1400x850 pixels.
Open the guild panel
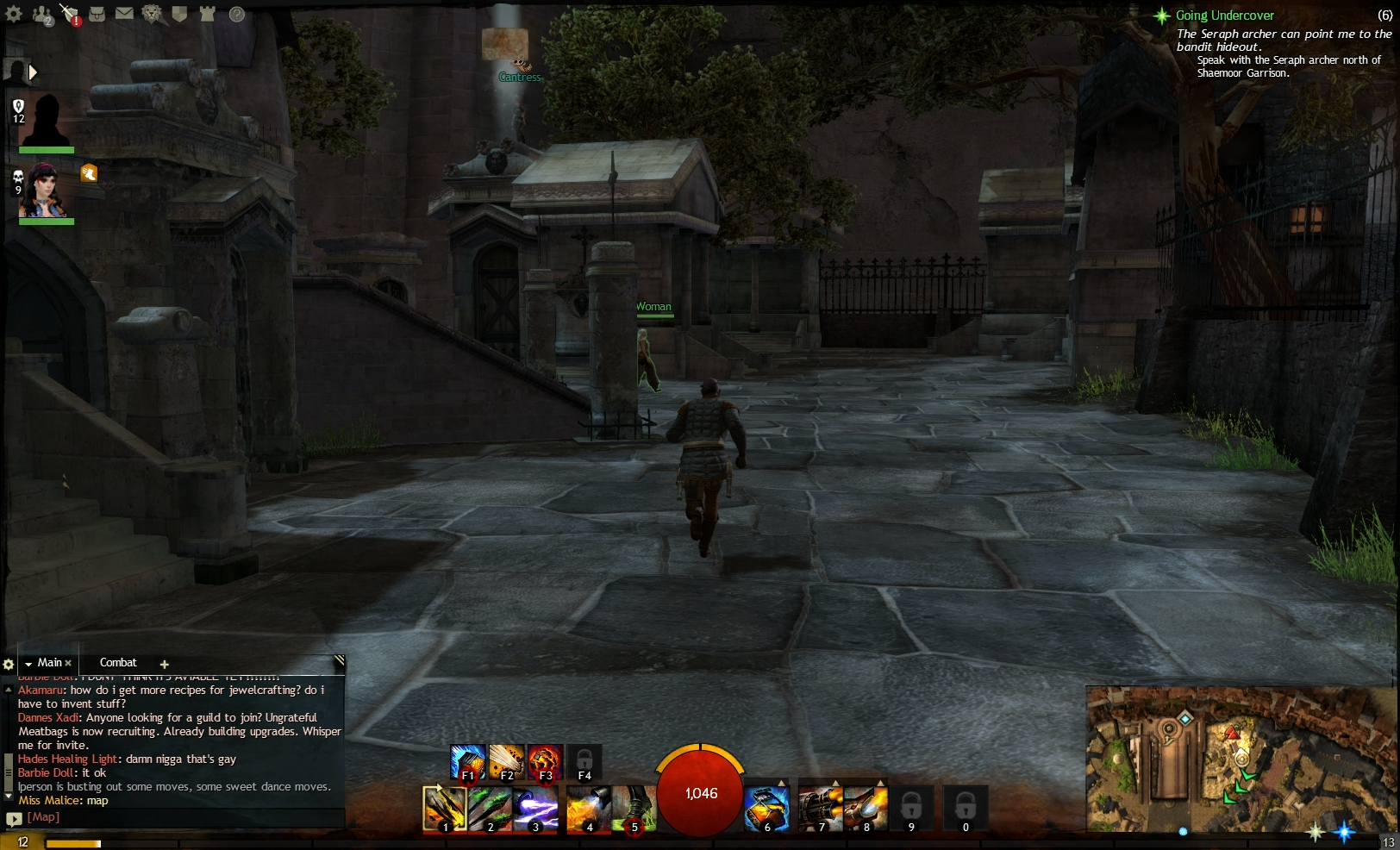178,13
